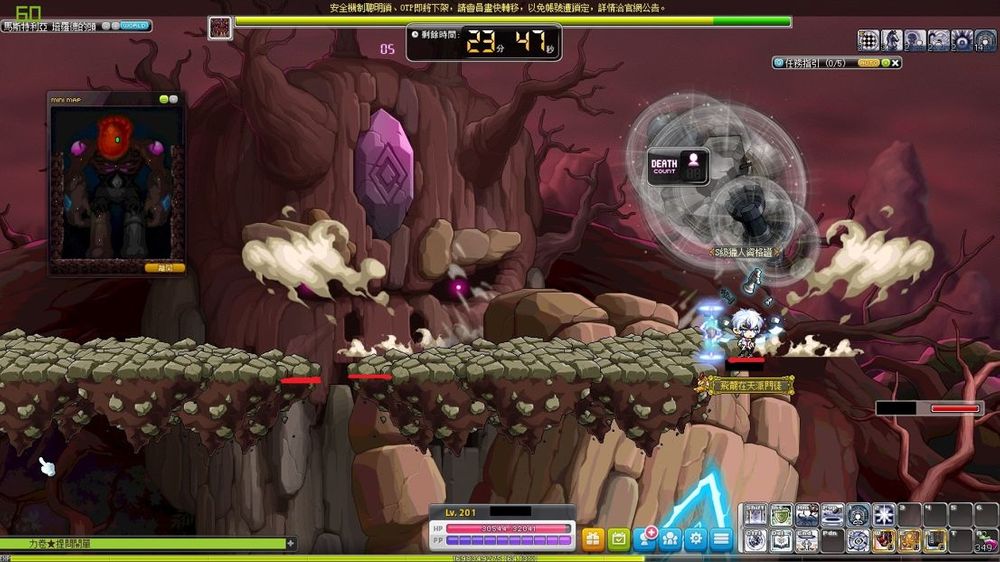The height and width of the screenshot is (562, 1000).
Task: Open the community group button
Action: pyautogui.click(x=670, y=539)
